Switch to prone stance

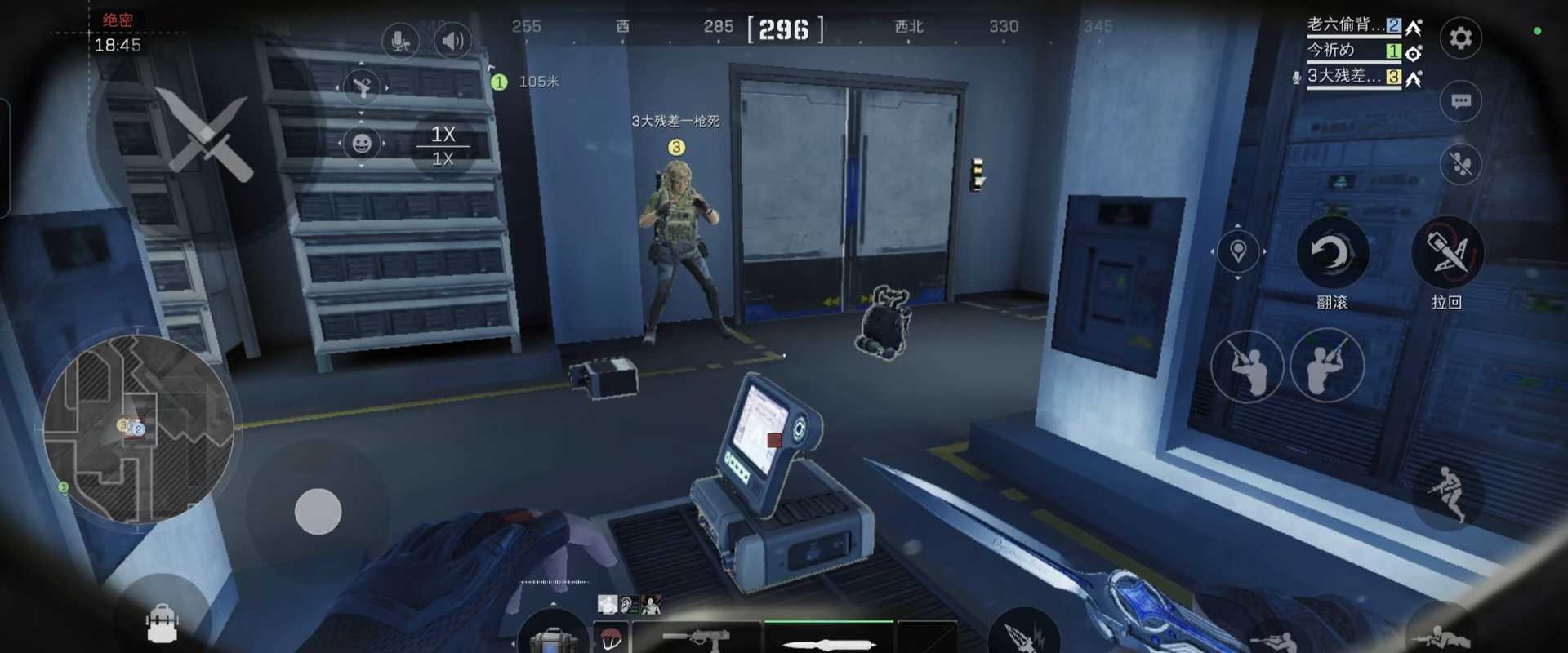tap(1441, 637)
